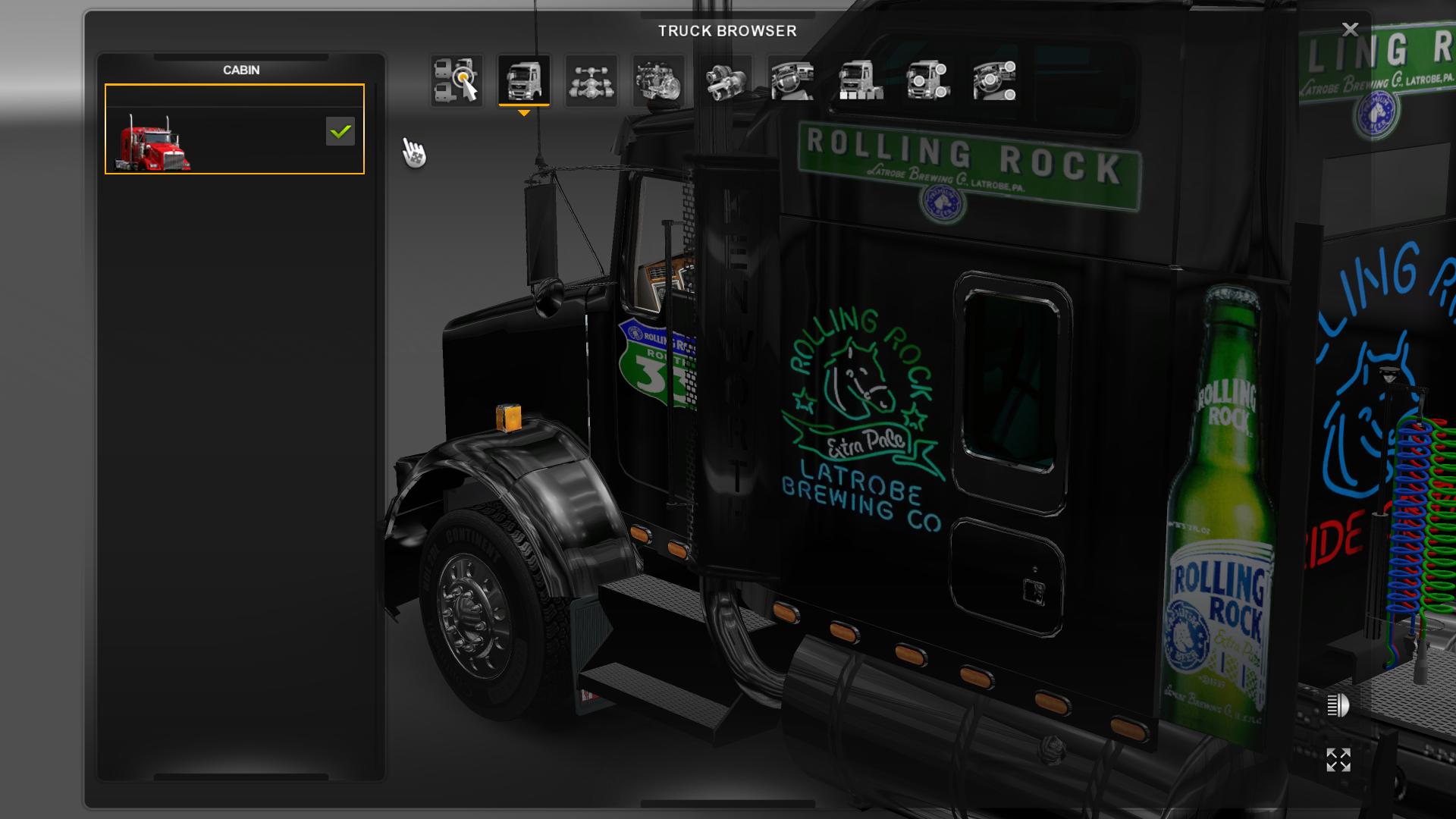Close the Truck Browser window
This screenshot has width=1456, height=819.
coord(1351,30)
